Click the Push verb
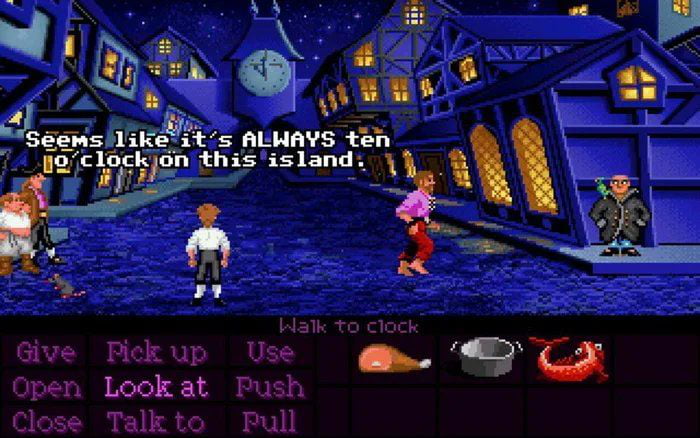 coord(270,387)
